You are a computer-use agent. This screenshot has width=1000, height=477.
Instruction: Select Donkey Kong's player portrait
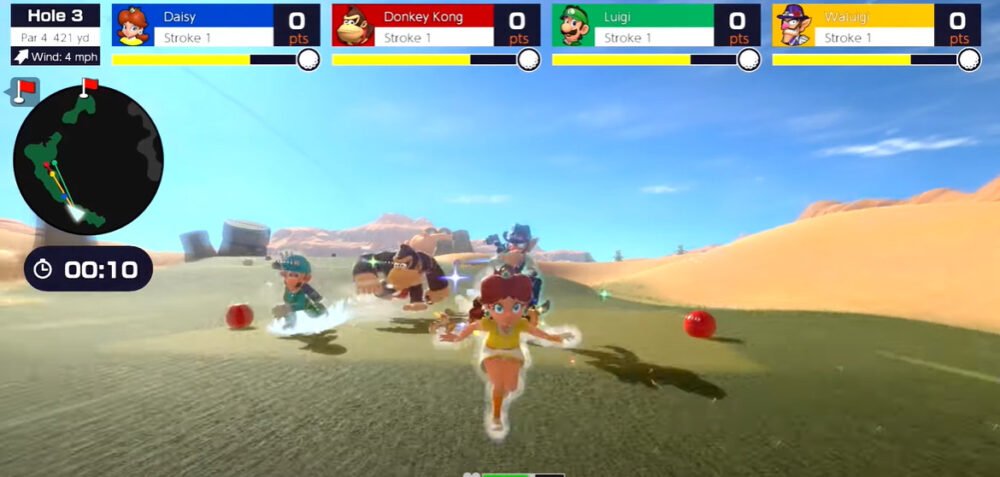(x=352, y=26)
